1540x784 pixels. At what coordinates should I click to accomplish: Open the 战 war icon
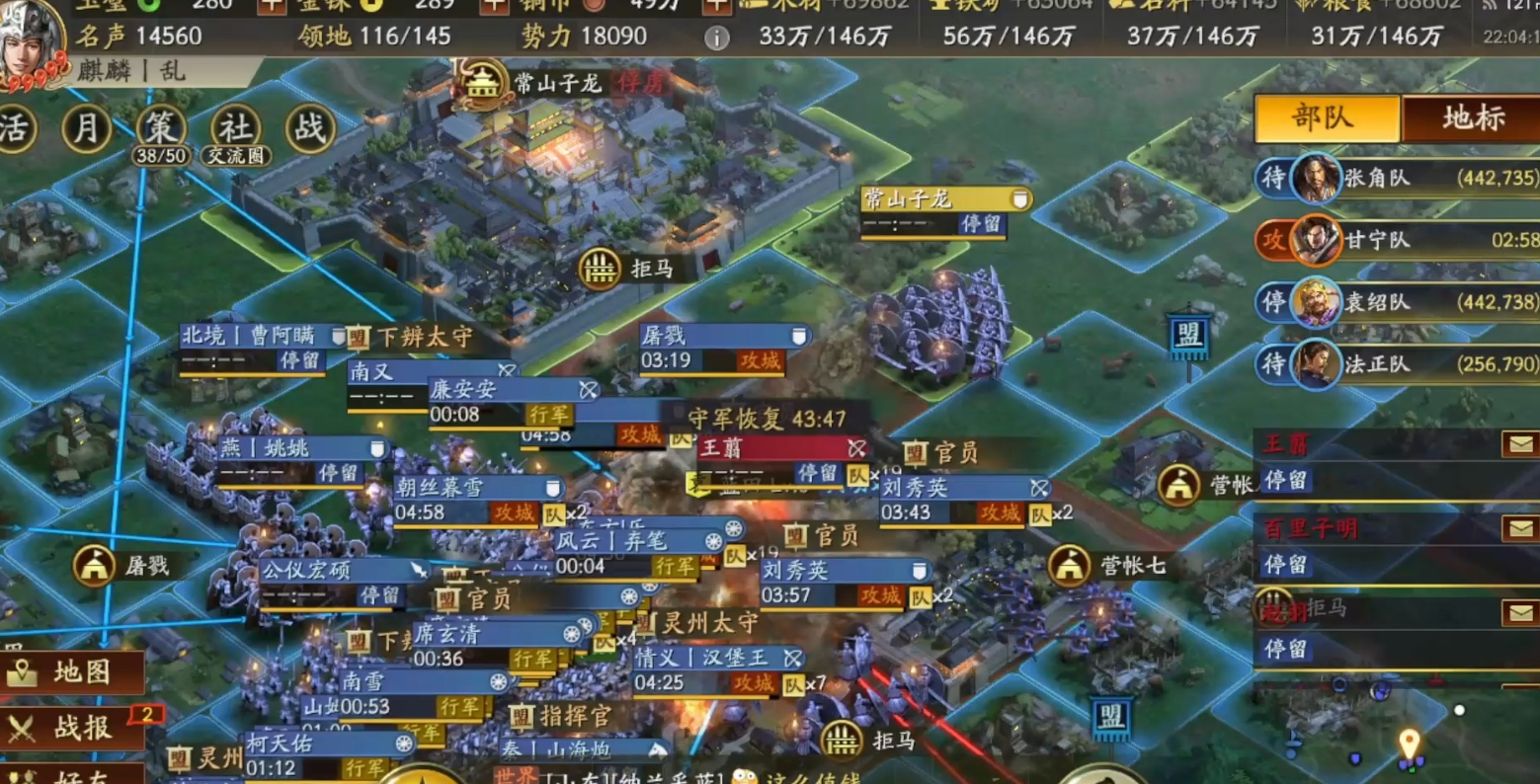(310, 129)
